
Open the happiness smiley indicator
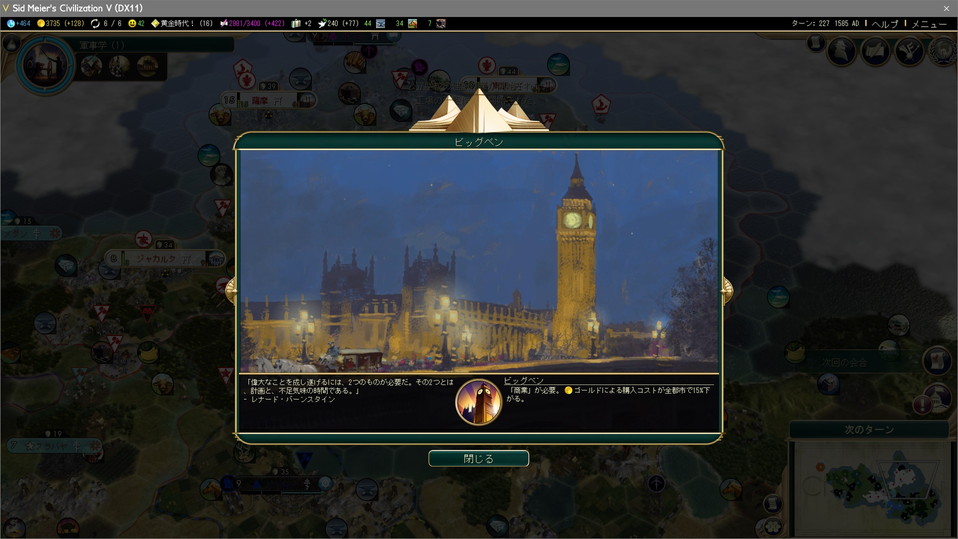click(136, 23)
